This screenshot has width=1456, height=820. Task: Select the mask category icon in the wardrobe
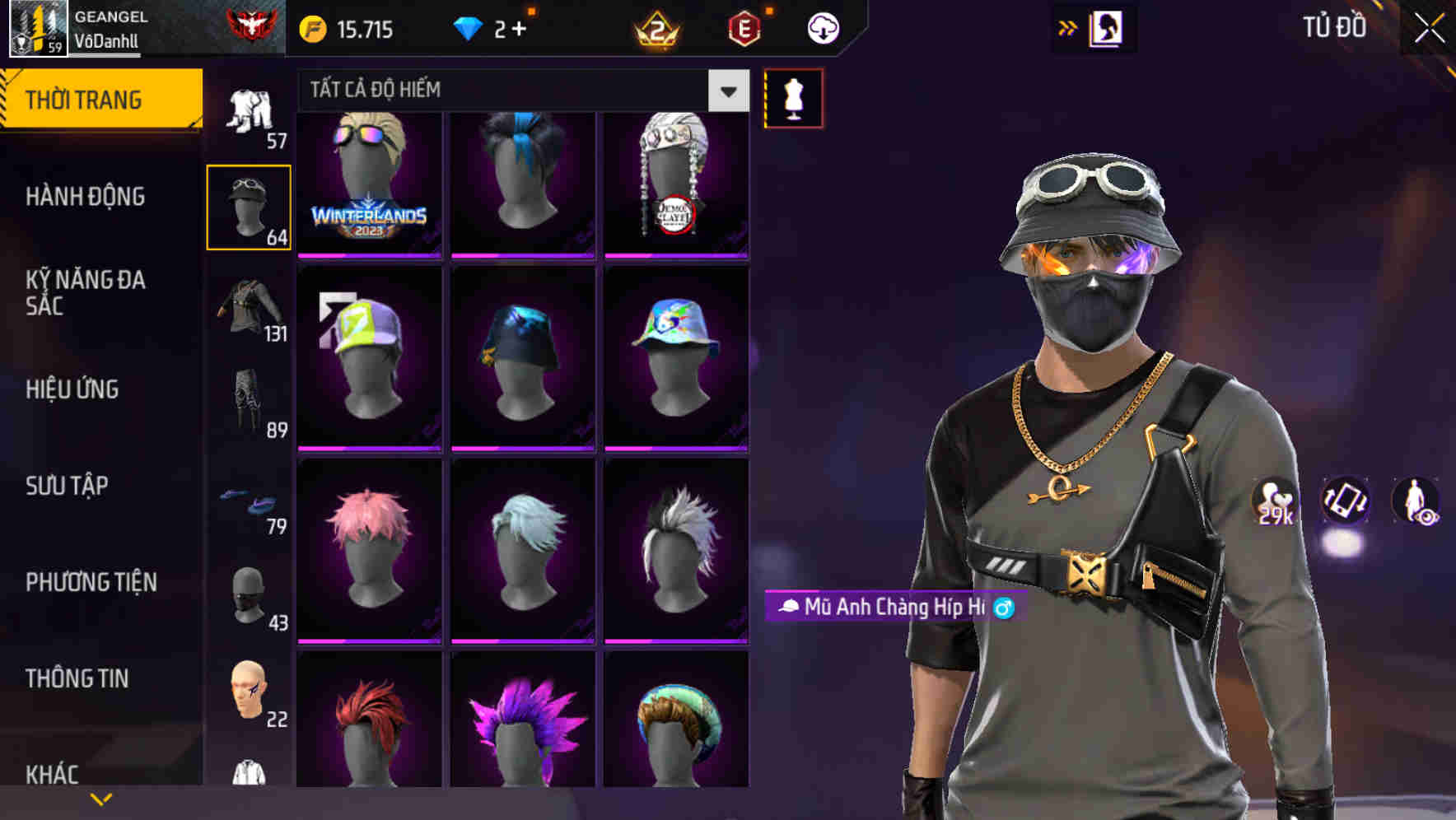pos(248,594)
